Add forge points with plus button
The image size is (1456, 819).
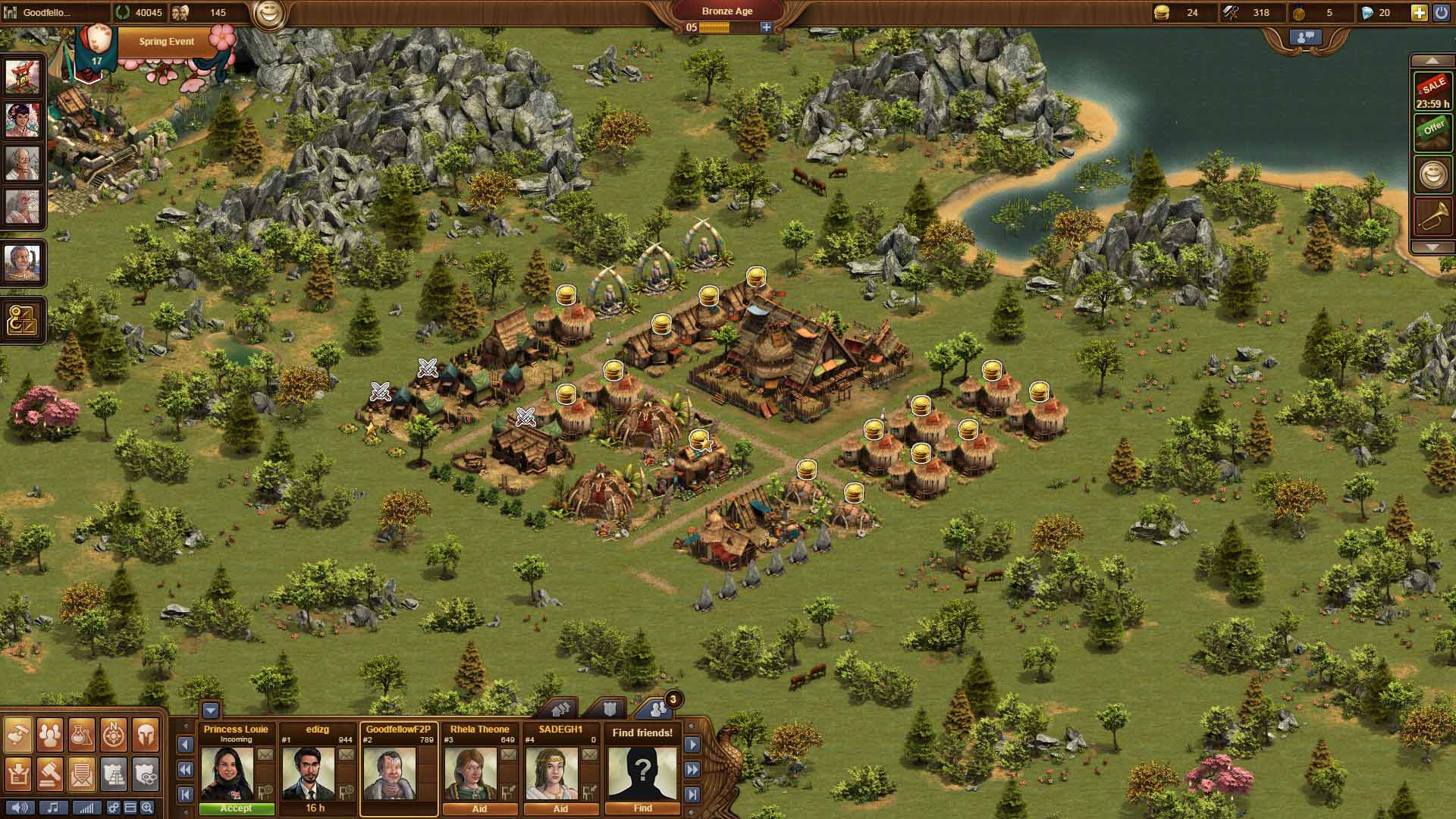click(766, 27)
